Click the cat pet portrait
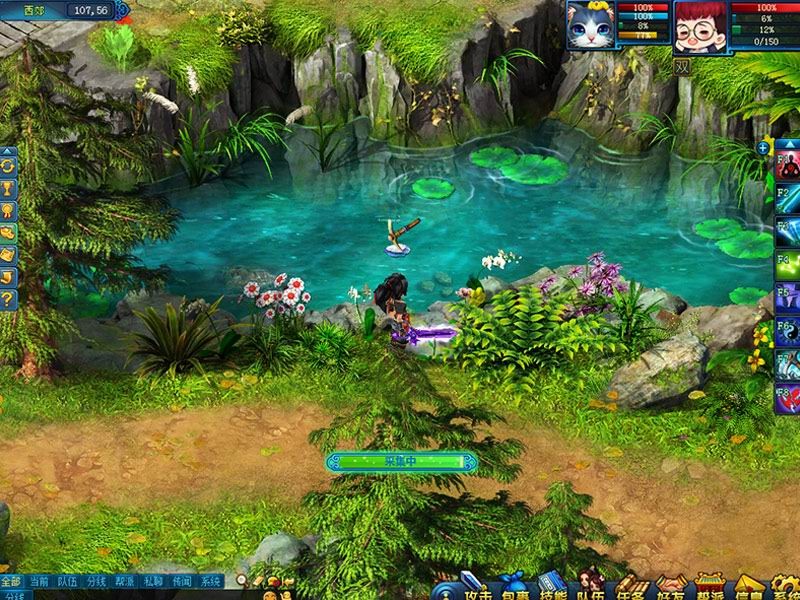Image resolution: width=800 pixels, height=600 pixels. coord(591,25)
